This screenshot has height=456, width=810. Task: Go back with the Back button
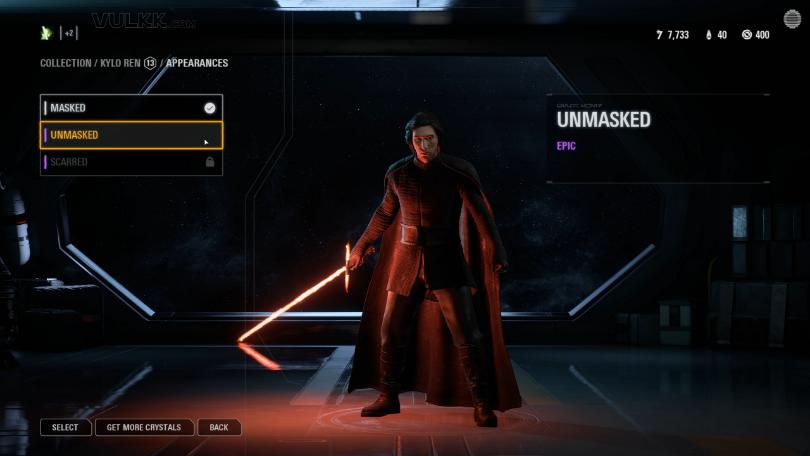pyautogui.click(x=219, y=427)
